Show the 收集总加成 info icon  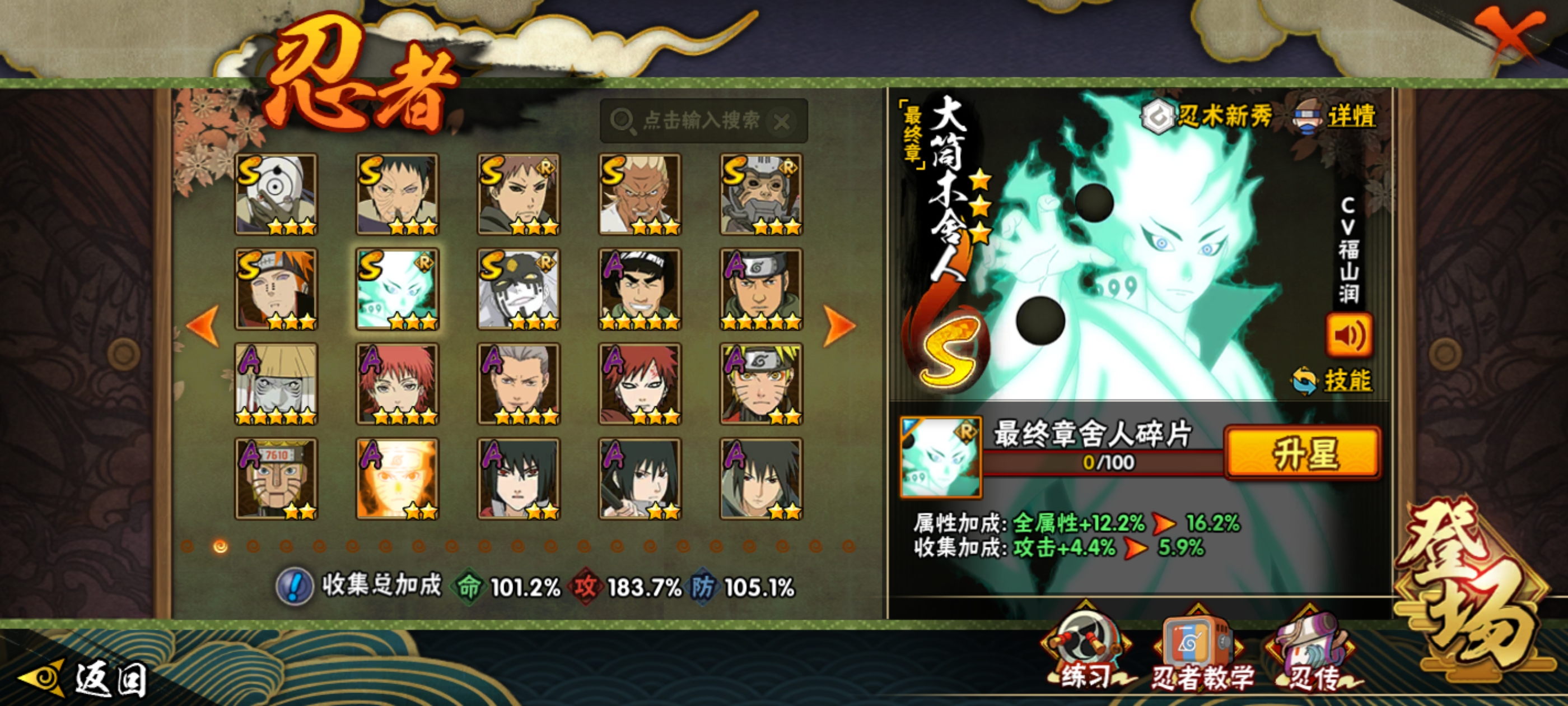(x=295, y=587)
